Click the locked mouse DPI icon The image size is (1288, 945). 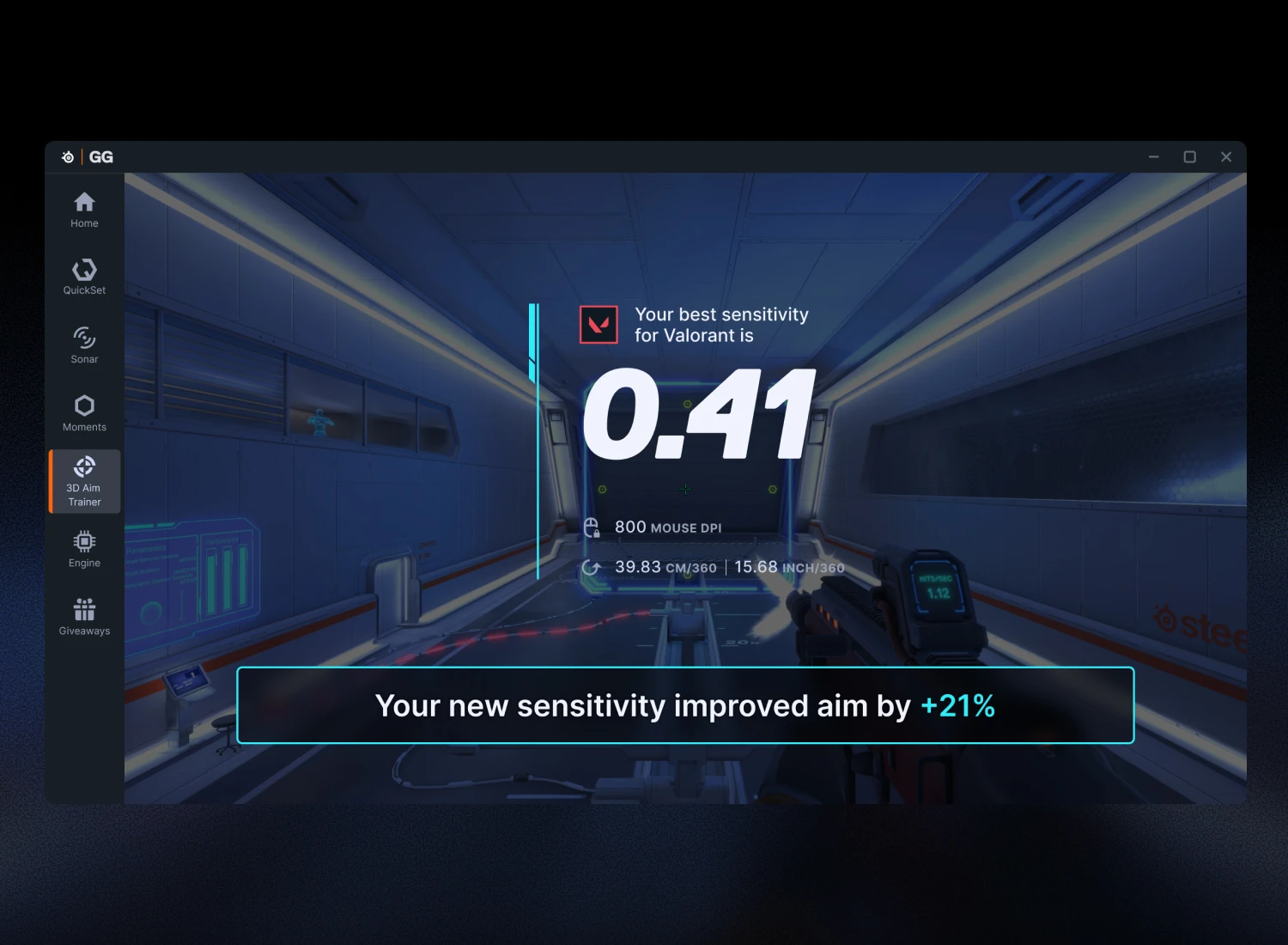point(593,527)
